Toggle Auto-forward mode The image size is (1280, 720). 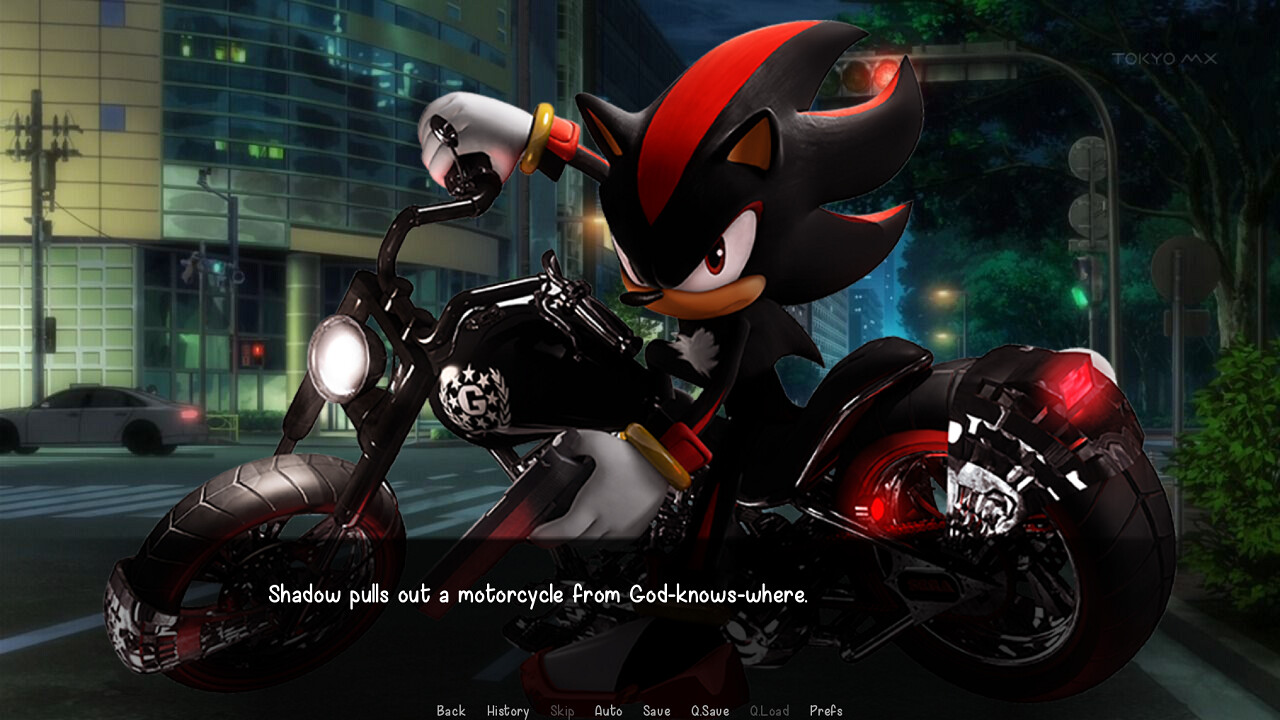(609, 710)
